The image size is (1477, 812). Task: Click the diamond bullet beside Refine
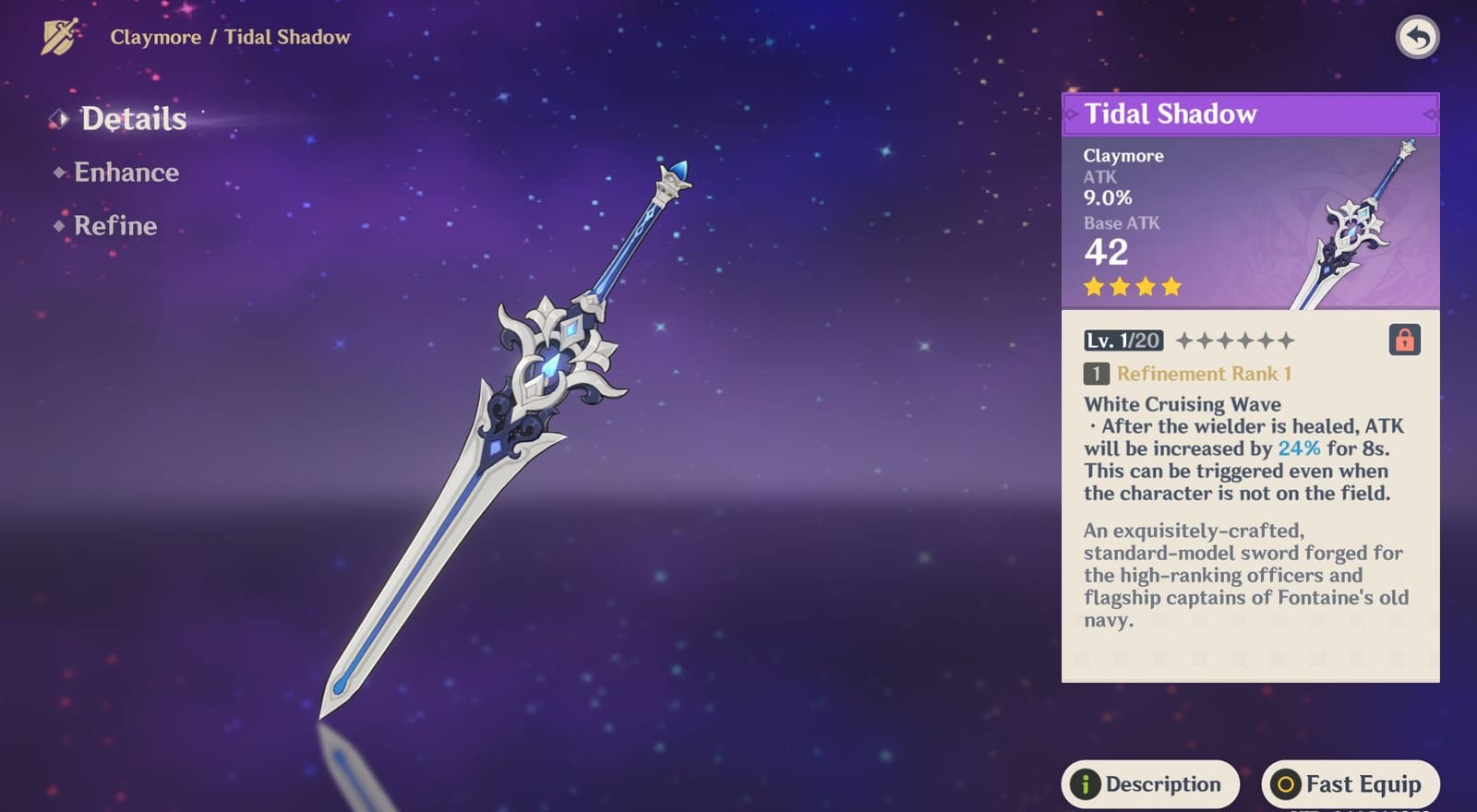[59, 226]
